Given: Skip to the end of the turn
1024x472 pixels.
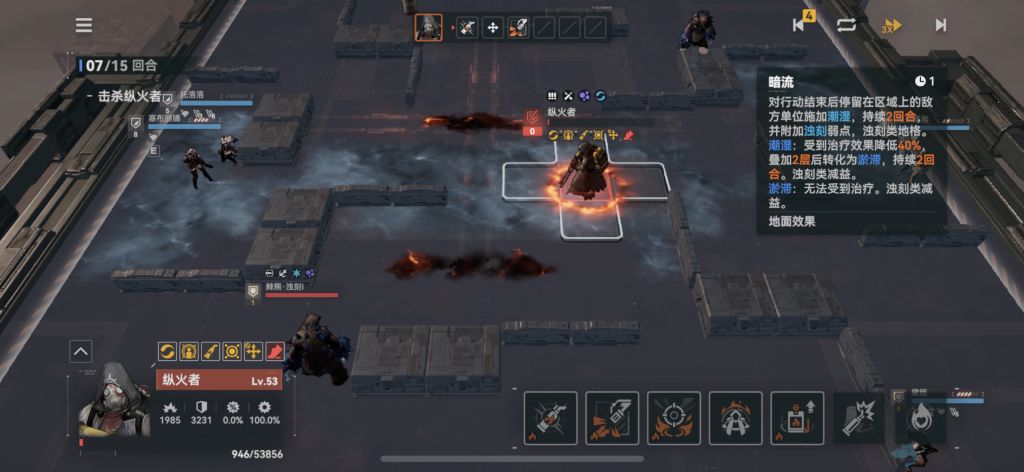Looking at the screenshot, I should coord(940,25).
